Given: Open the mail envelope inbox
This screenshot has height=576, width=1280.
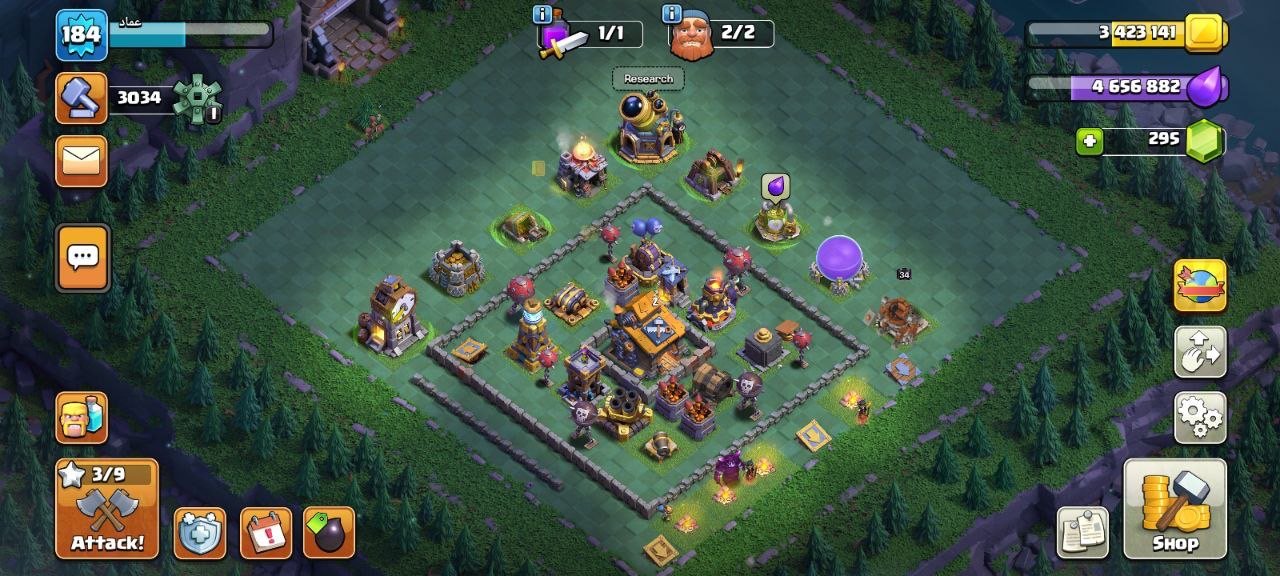Looking at the screenshot, I should pyautogui.click(x=82, y=161).
